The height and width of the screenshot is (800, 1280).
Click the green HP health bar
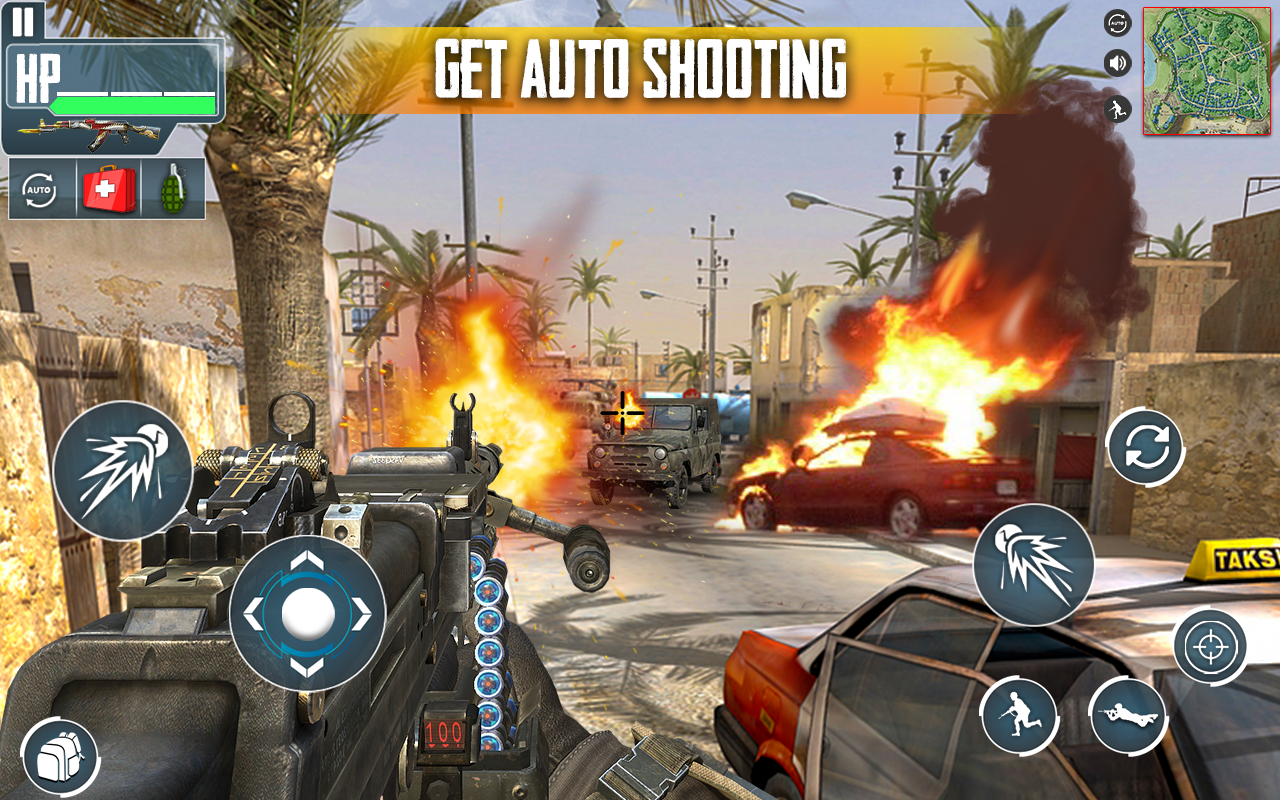[x=135, y=103]
